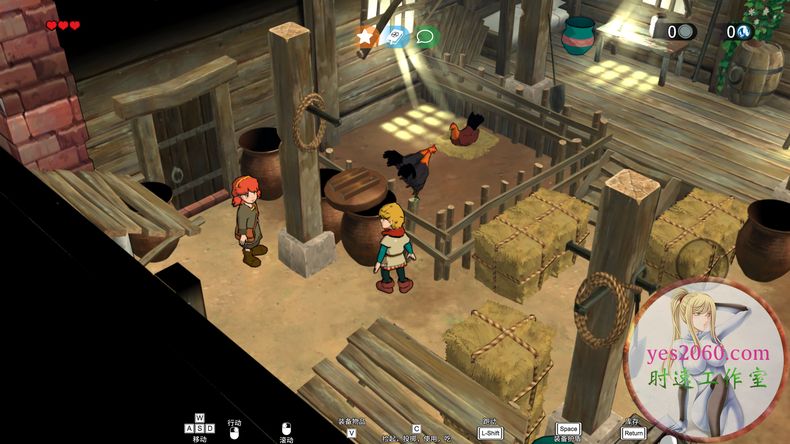Open the orange star menu icon
Image resolution: width=790 pixels, height=444 pixels.
tap(367, 37)
